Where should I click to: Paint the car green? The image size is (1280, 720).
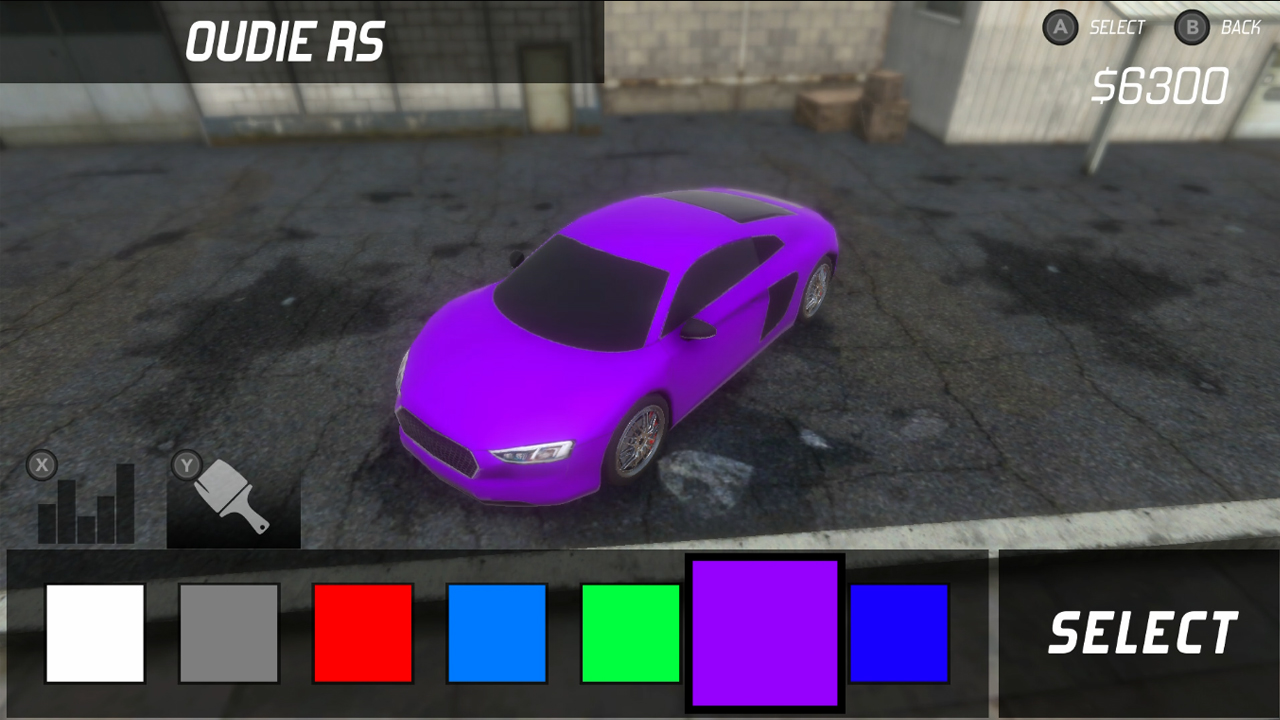click(631, 631)
